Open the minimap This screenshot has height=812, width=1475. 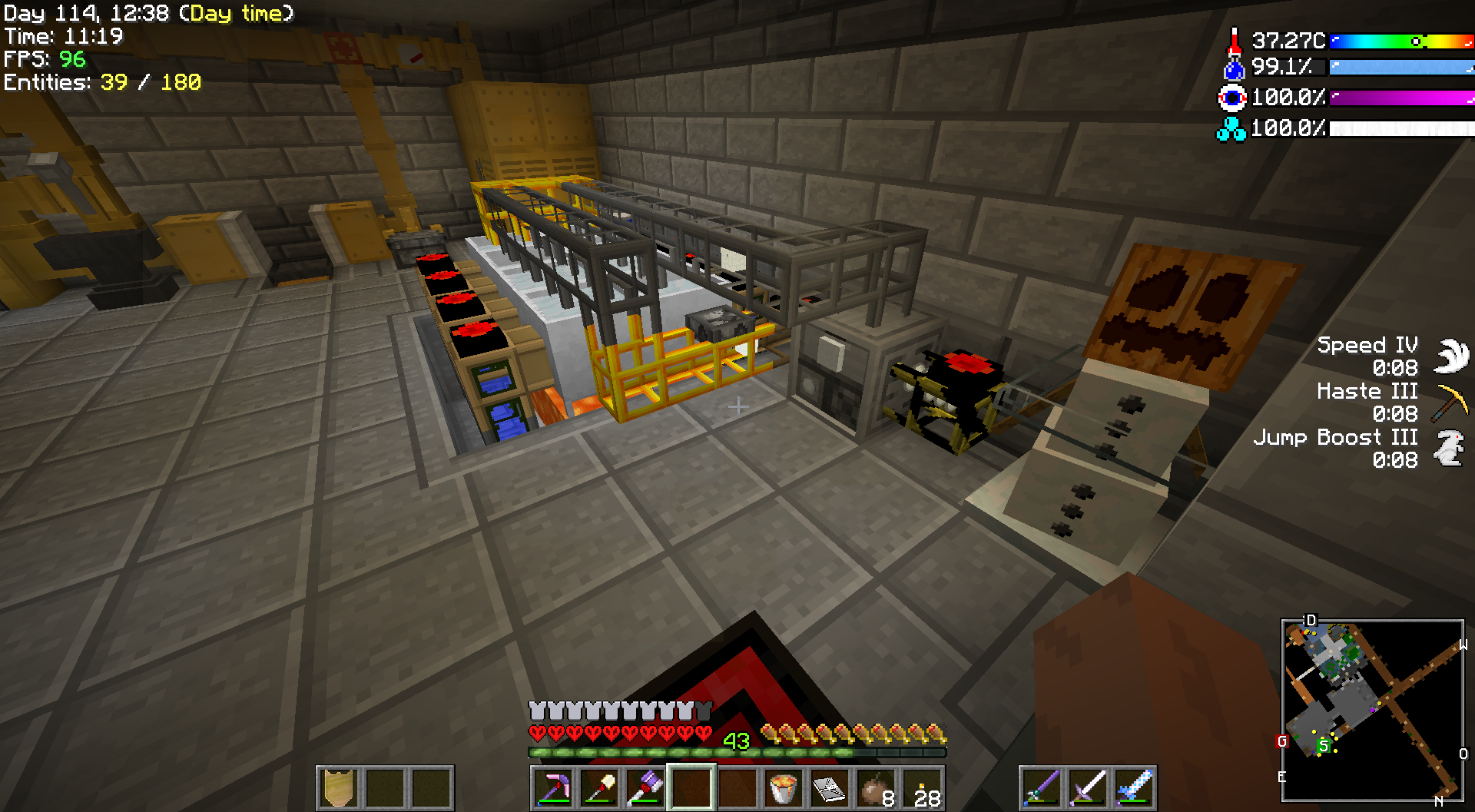tap(1372, 710)
